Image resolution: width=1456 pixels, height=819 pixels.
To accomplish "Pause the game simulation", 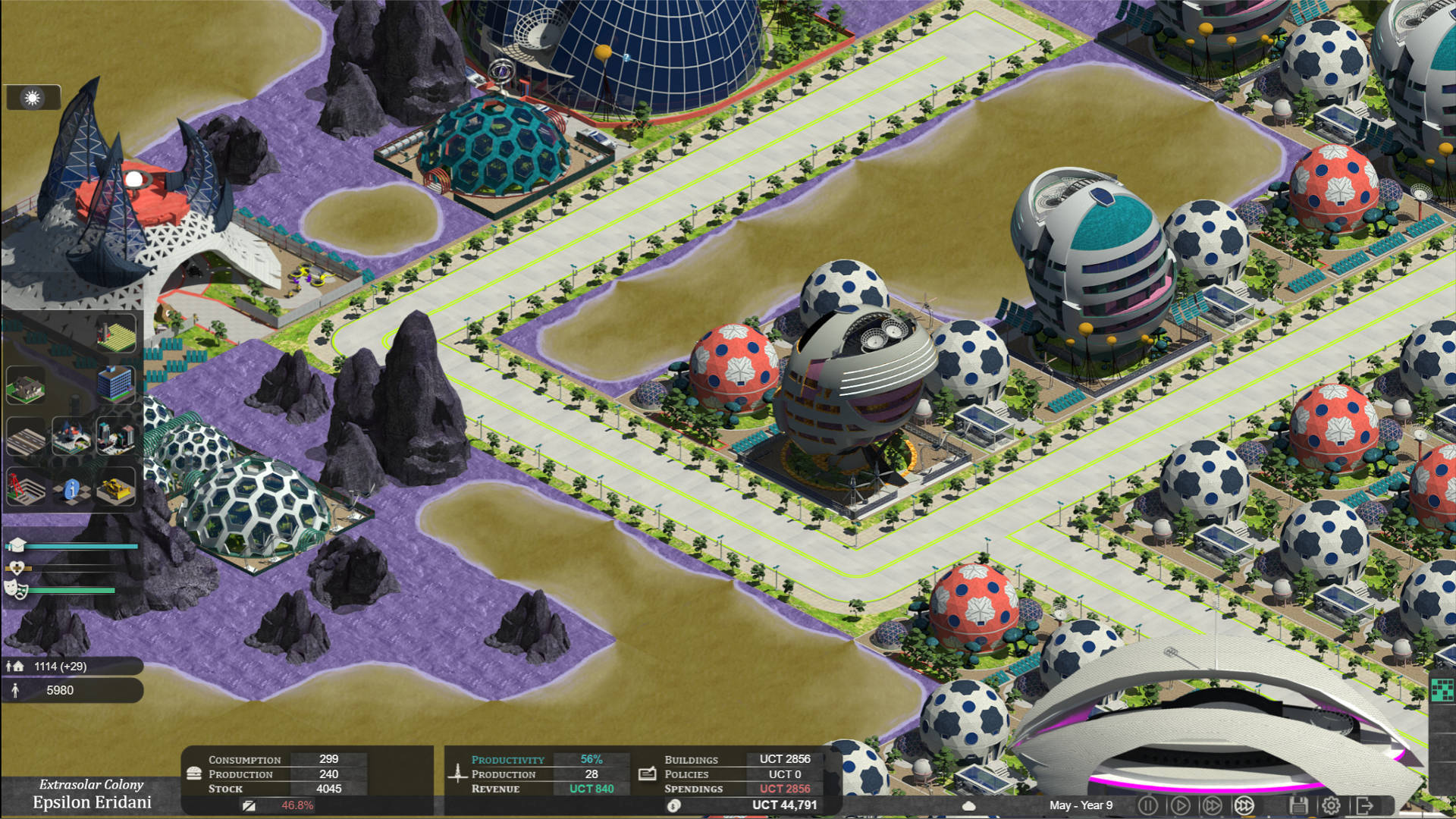I will (x=1148, y=805).
